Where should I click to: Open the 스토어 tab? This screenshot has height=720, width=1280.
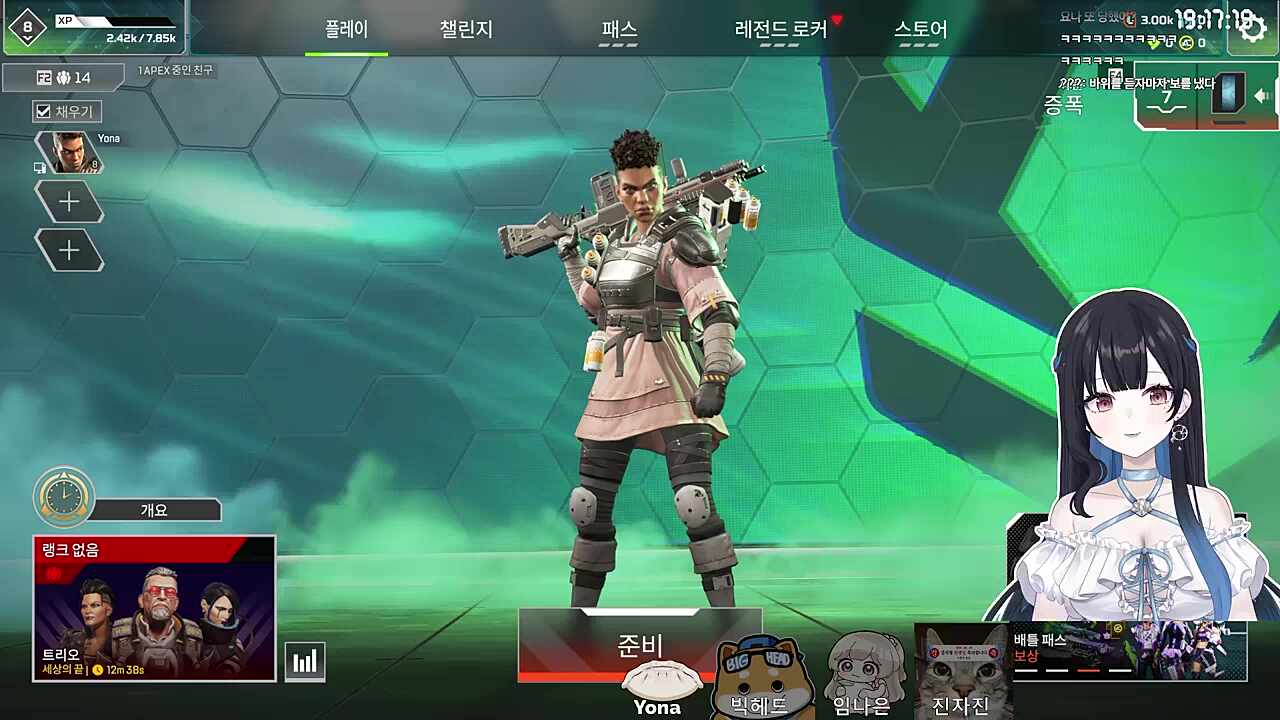918,30
